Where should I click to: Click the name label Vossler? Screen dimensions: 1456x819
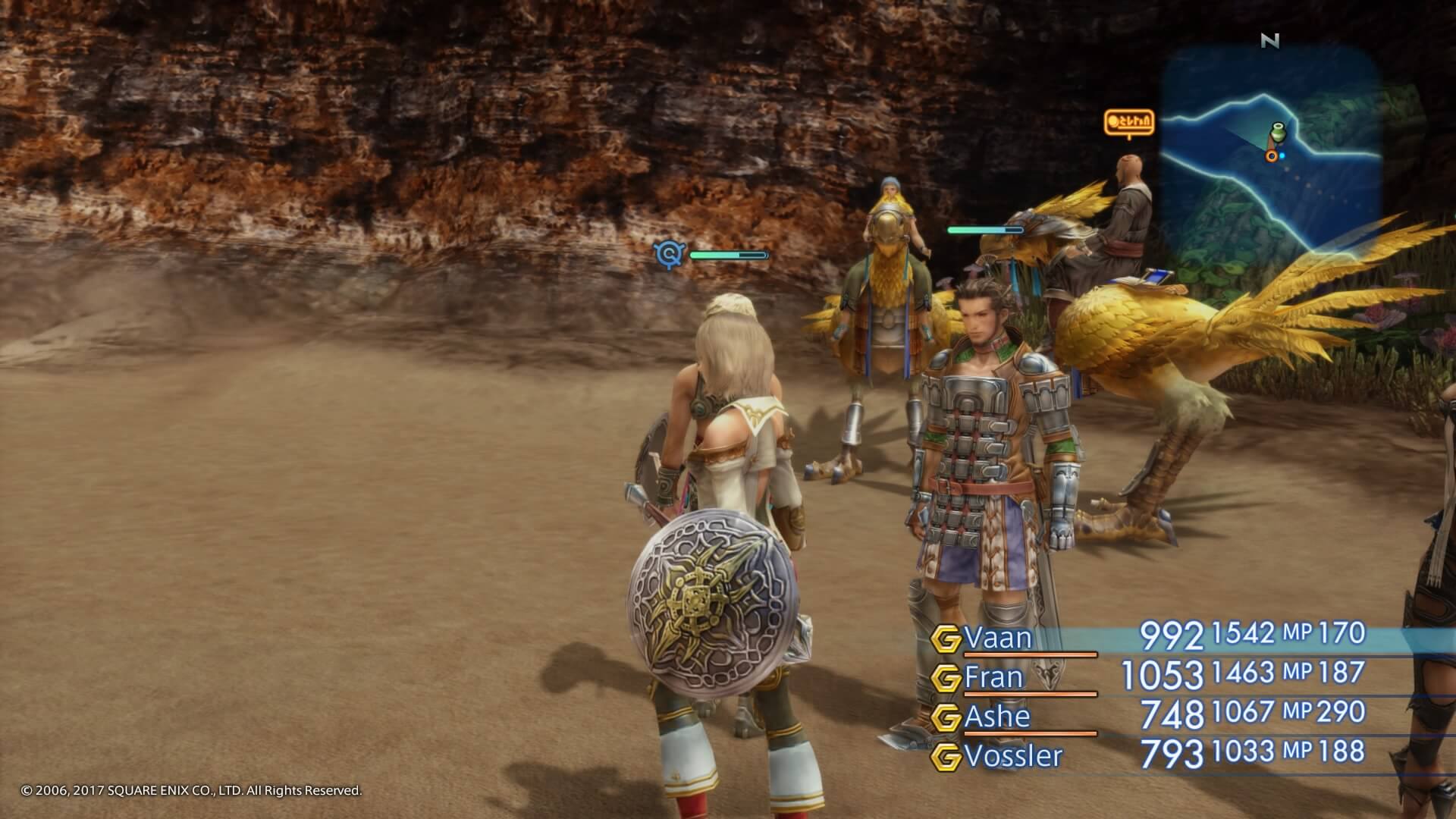coord(1012,755)
